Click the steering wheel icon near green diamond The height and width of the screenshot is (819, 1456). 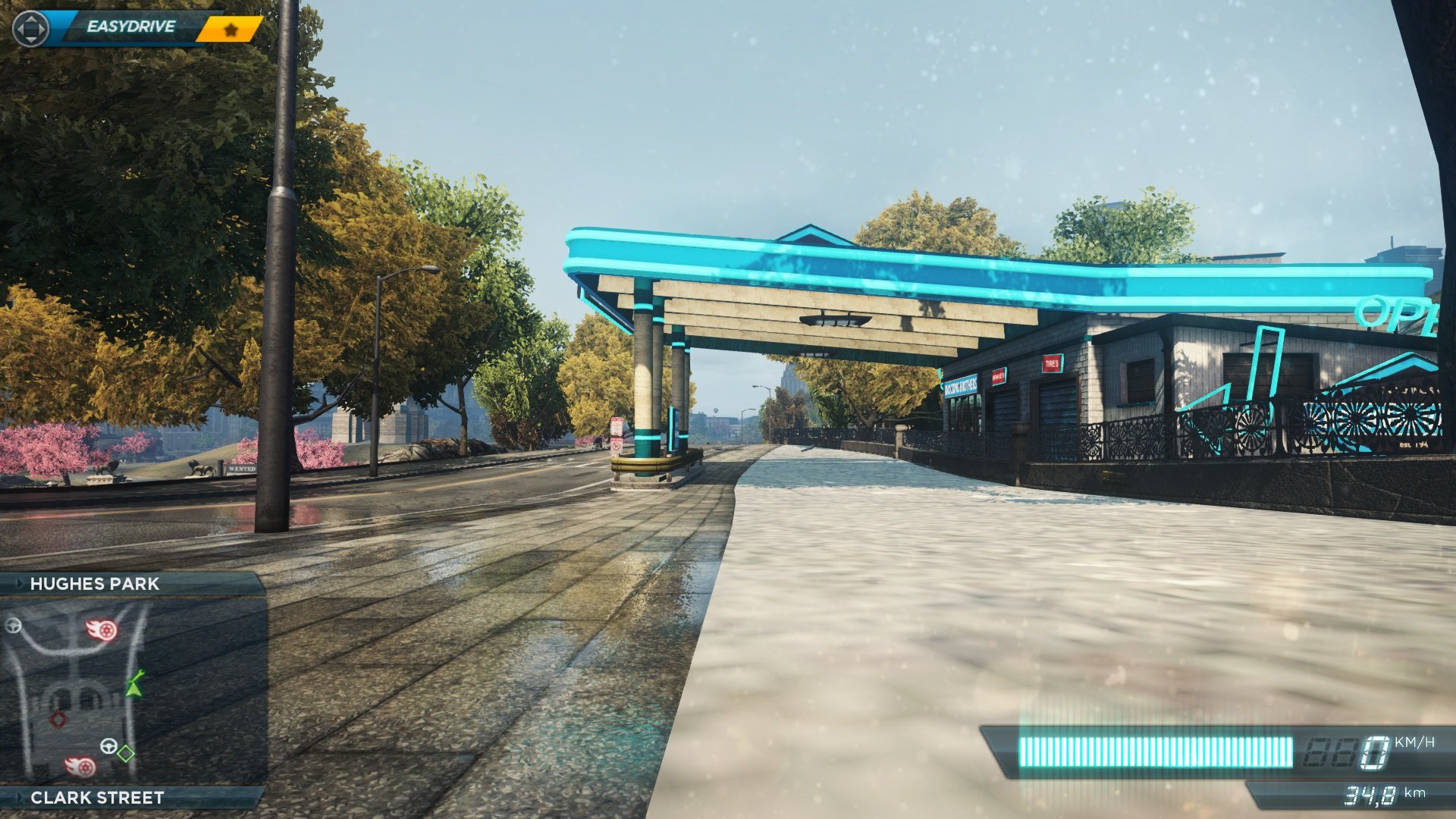tap(109, 746)
